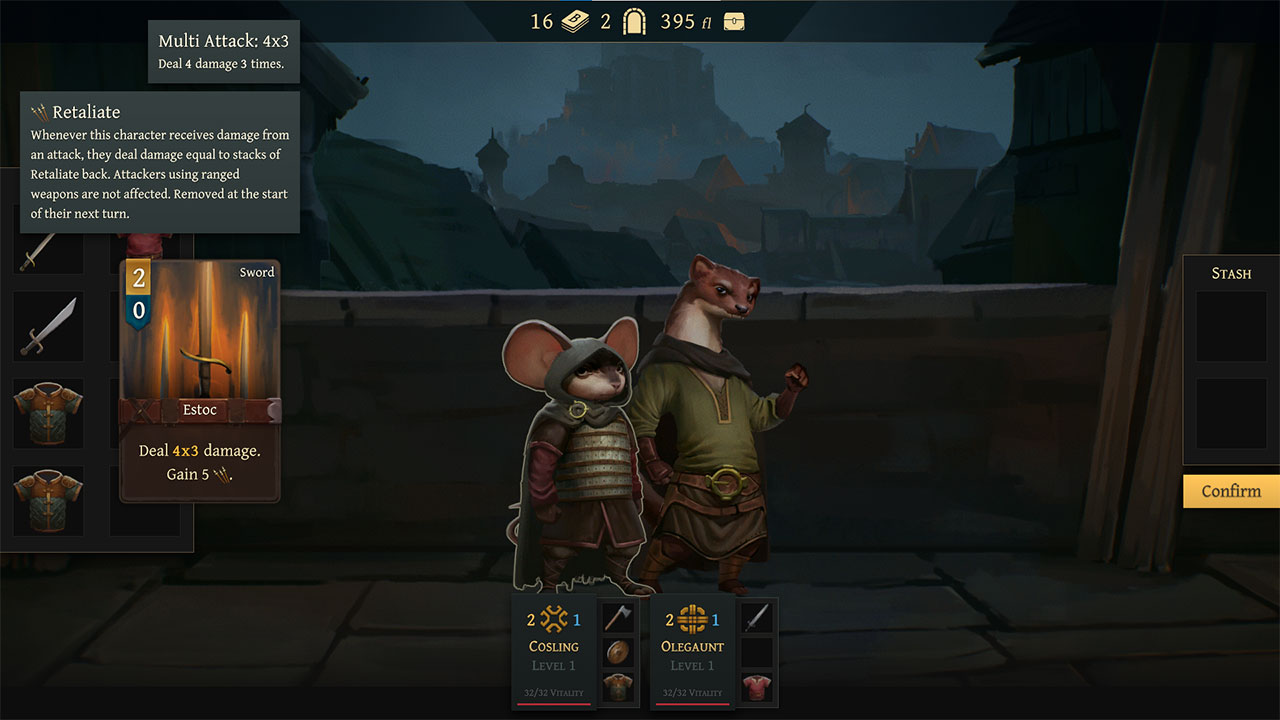1280x720 pixels.
Task: Click Cosling's gold clan emblem
Action: click(x=553, y=618)
